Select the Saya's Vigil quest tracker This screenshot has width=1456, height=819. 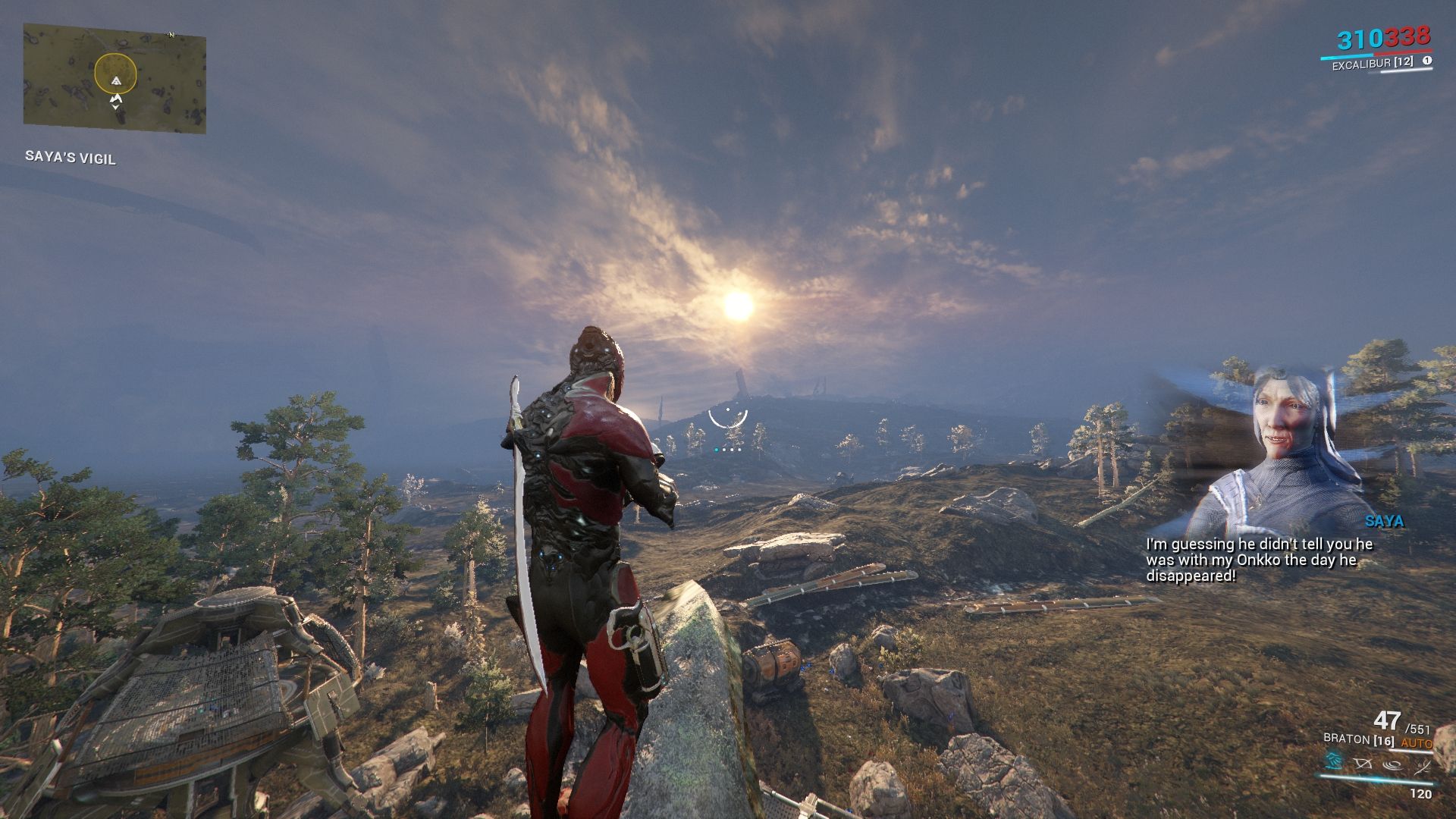click(x=71, y=157)
